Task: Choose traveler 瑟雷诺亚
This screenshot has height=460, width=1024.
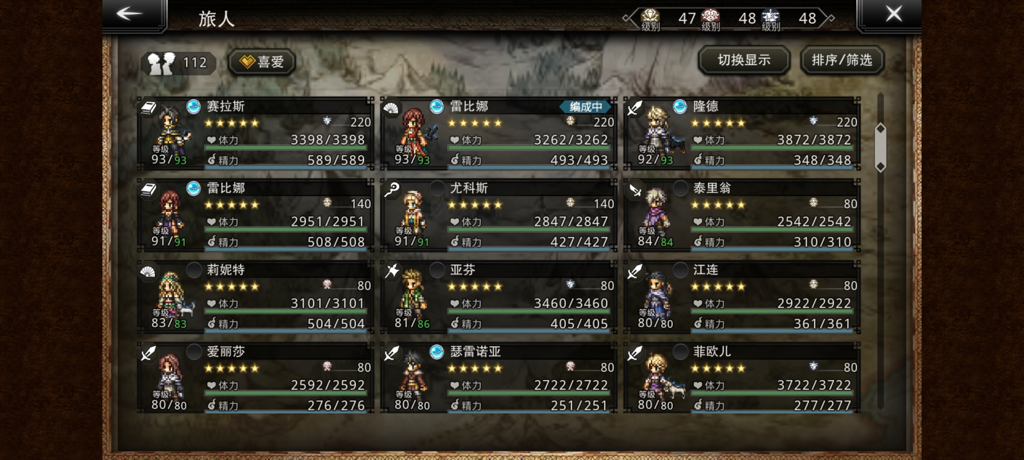Action: pyautogui.click(x=499, y=378)
